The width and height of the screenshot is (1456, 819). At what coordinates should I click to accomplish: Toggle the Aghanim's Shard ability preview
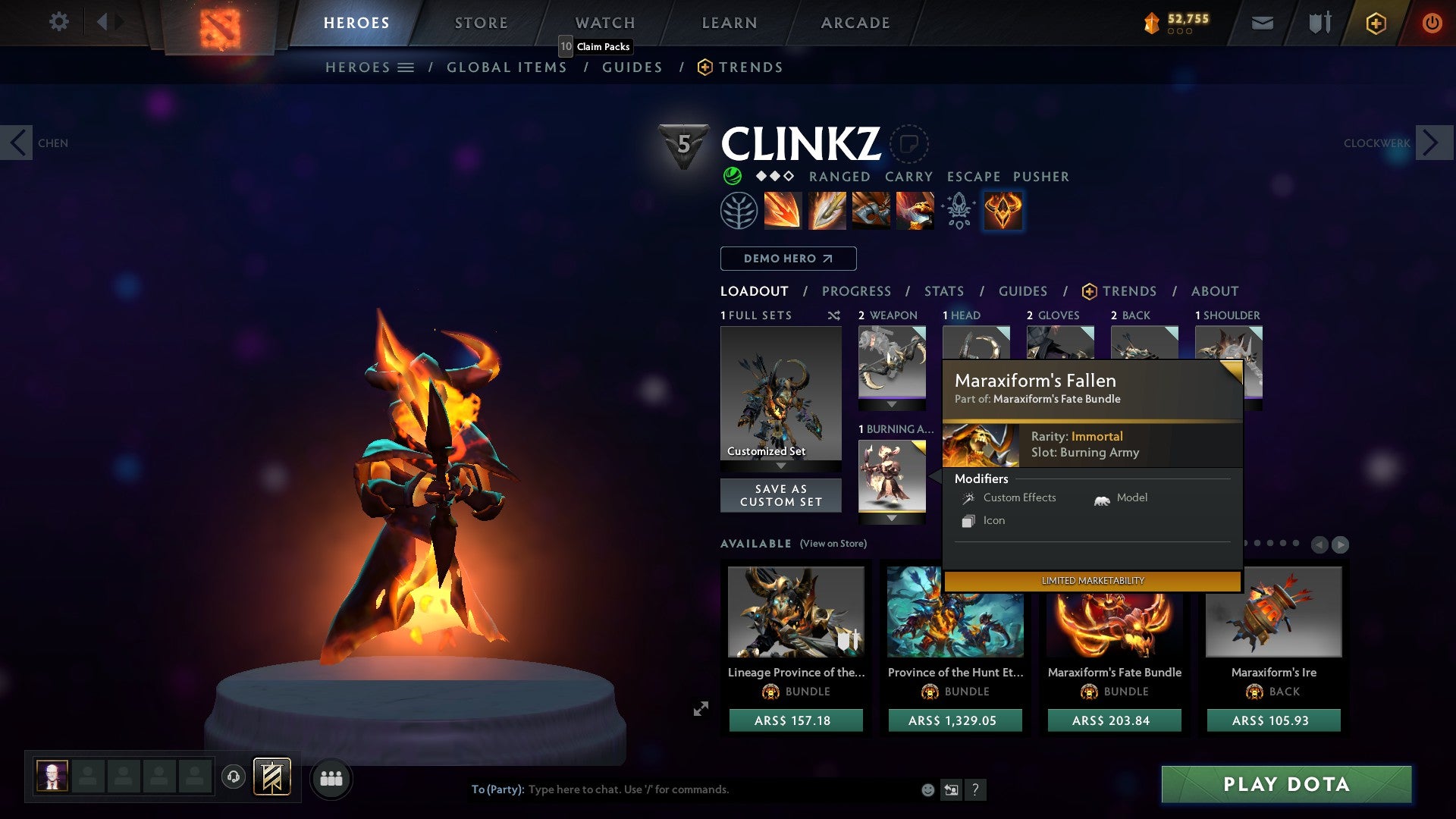pyautogui.click(x=957, y=210)
